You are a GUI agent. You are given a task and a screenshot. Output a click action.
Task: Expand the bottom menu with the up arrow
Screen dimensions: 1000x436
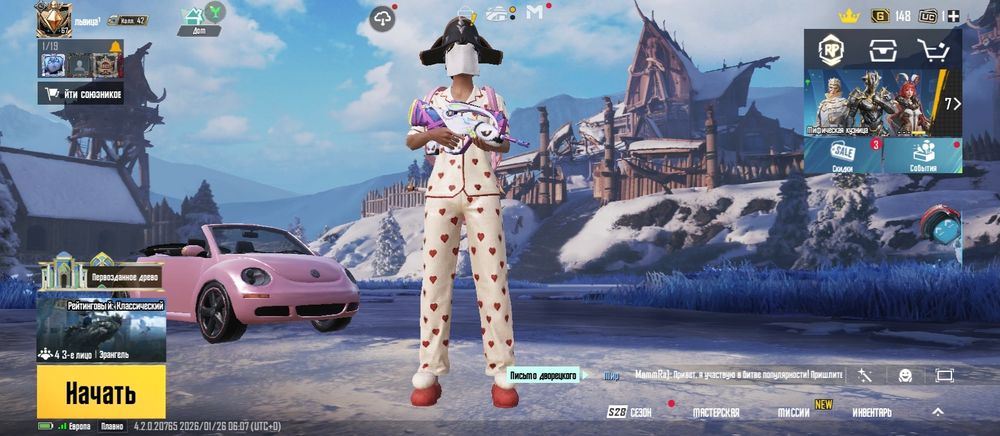coord(938,412)
